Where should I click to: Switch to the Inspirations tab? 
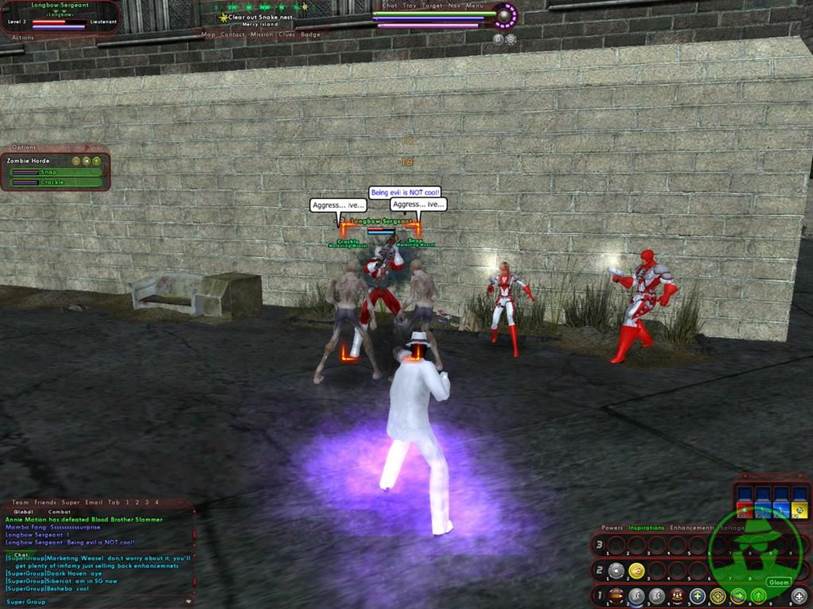[648, 527]
